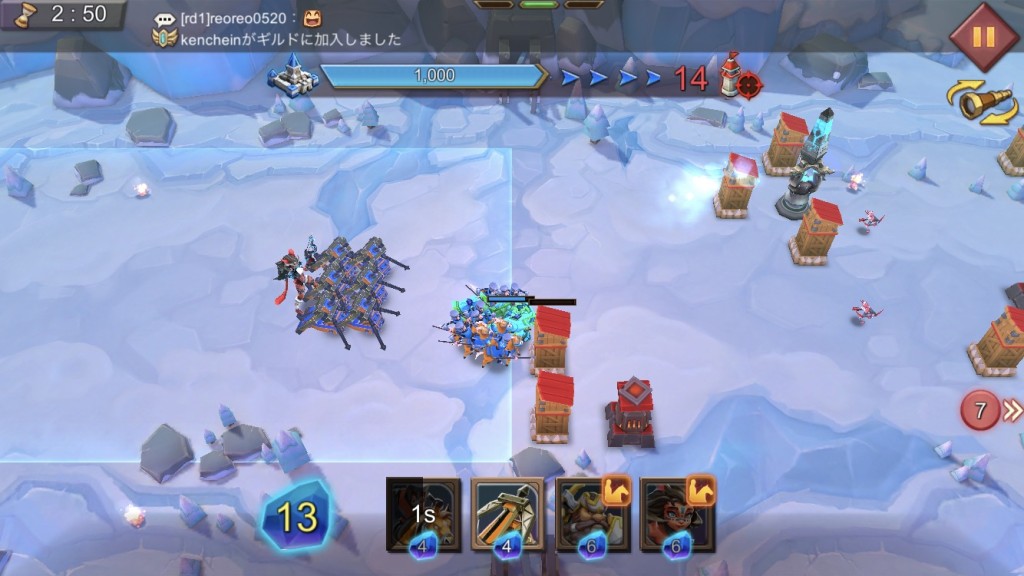Pause the battle

[983, 37]
